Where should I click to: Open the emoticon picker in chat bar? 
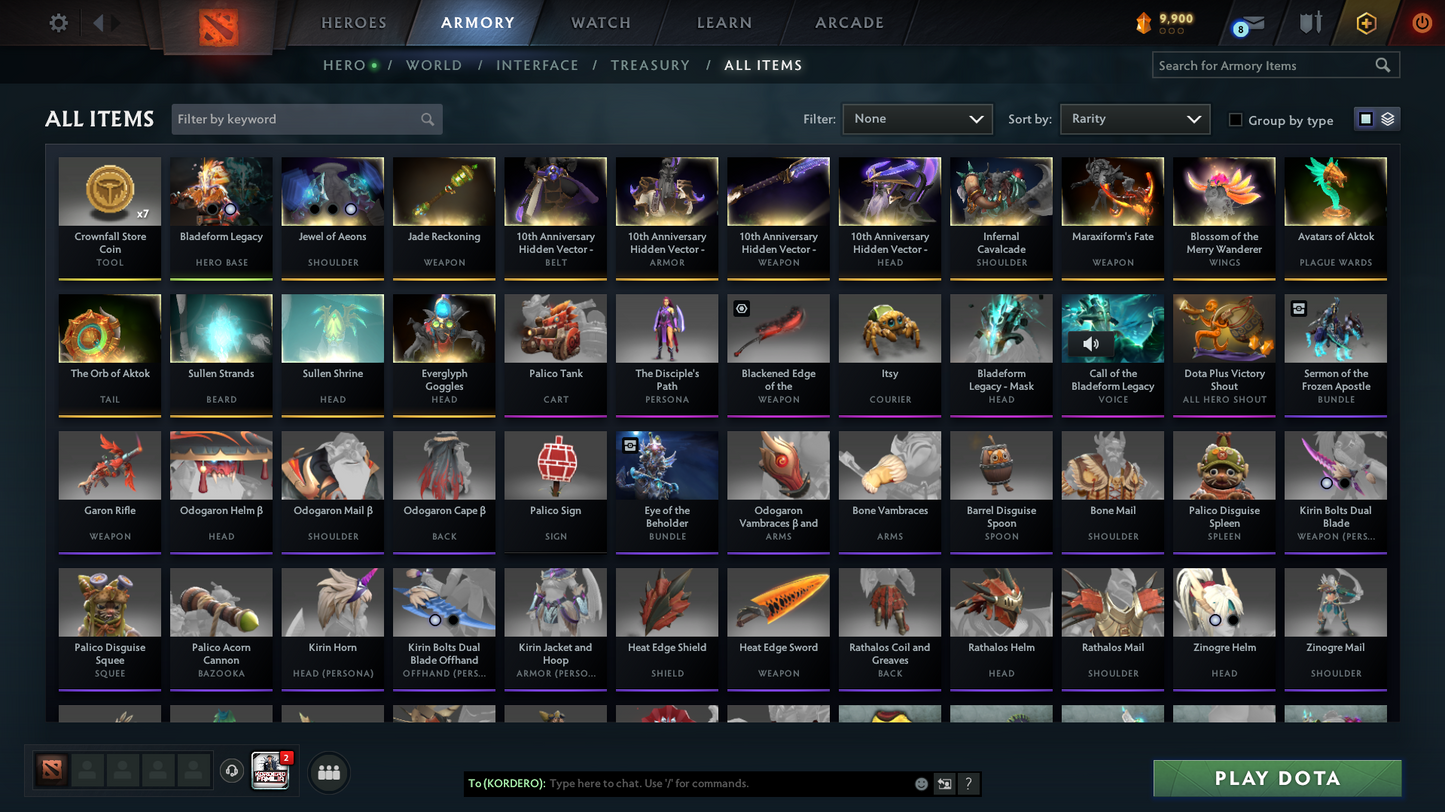(x=920, y=784)
